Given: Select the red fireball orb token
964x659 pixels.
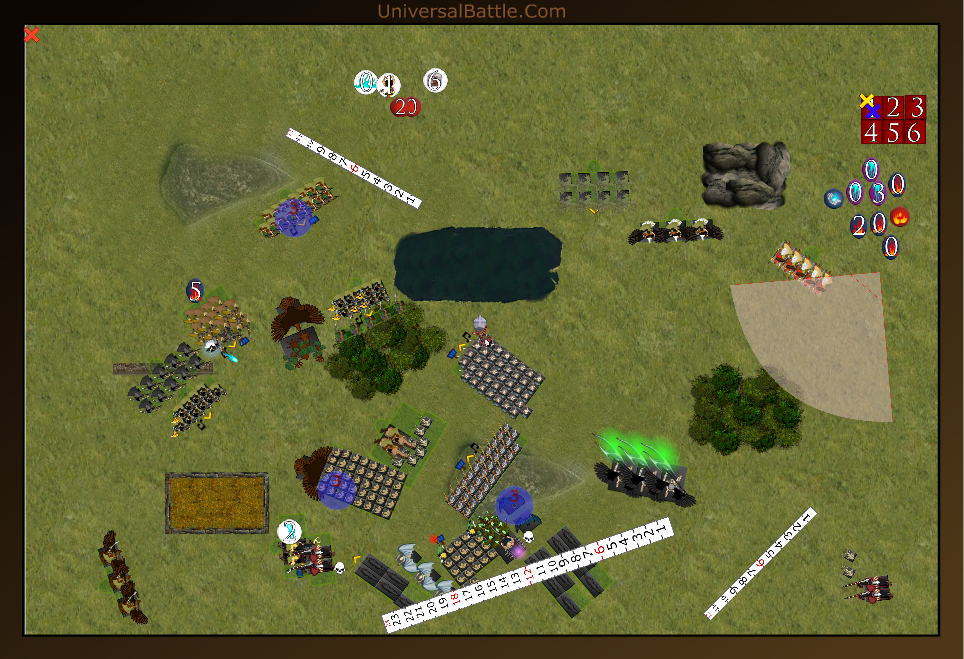Looking at the screenshot, I should (x=900, y=217).
